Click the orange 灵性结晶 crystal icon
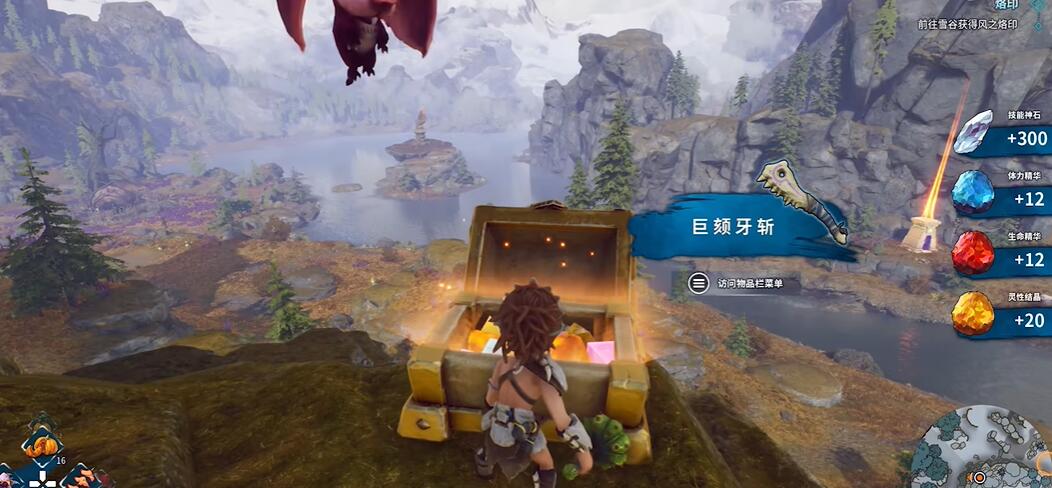 (972, 314)
